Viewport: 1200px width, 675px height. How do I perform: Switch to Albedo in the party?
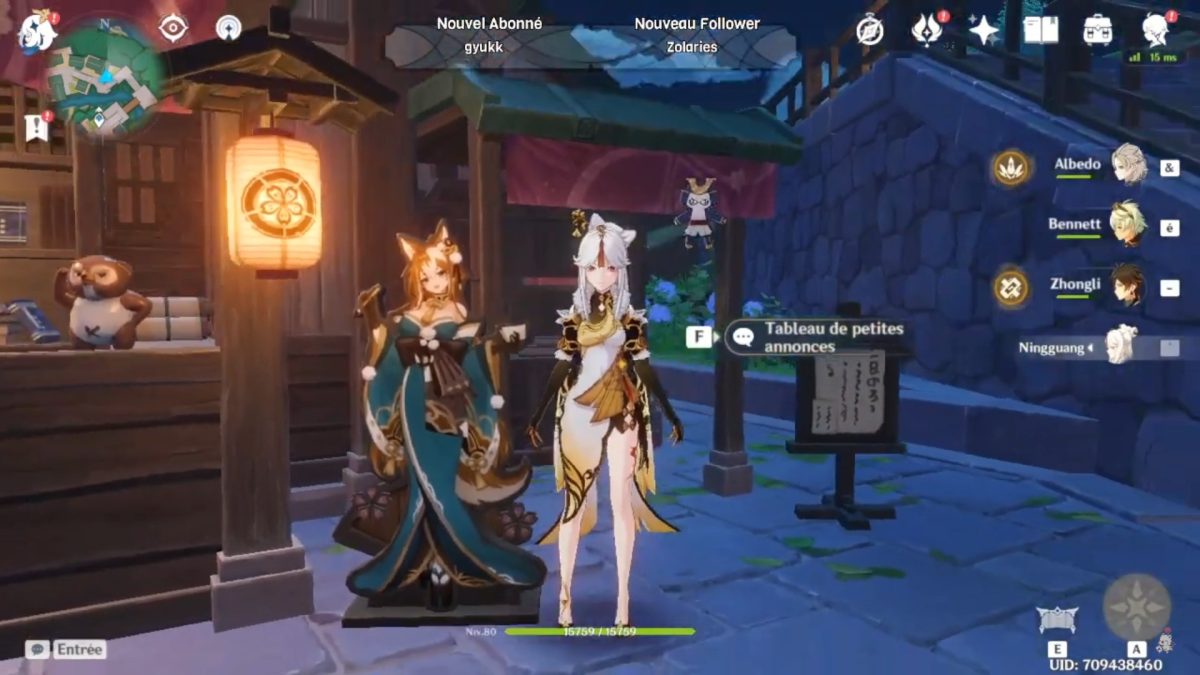pos(1128,165)
